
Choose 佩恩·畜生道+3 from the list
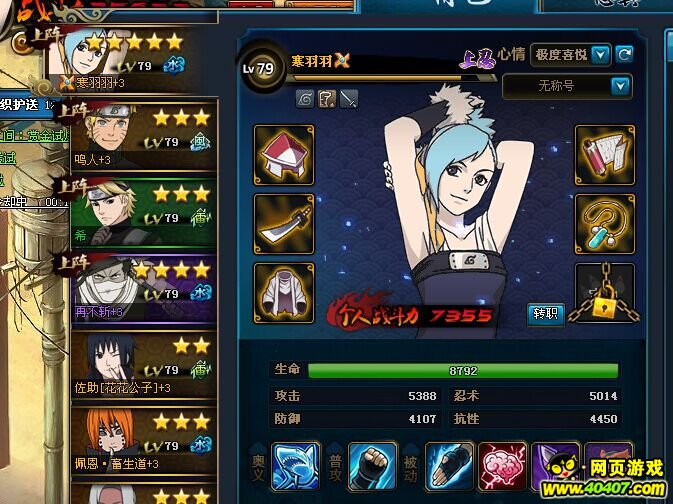pyautogui.click(x=141, y=437)
